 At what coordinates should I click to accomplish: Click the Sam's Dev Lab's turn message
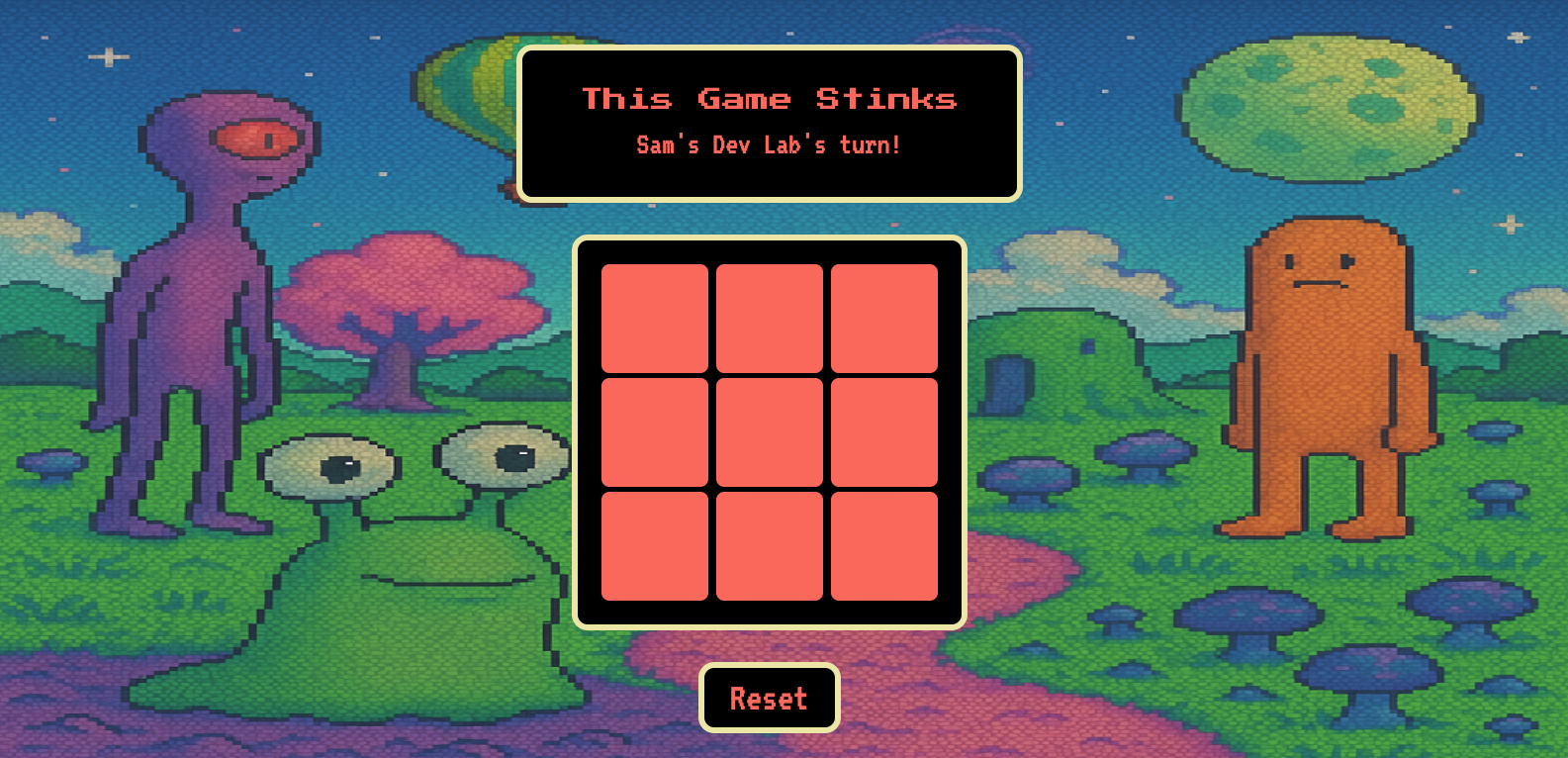coord(769,144)
